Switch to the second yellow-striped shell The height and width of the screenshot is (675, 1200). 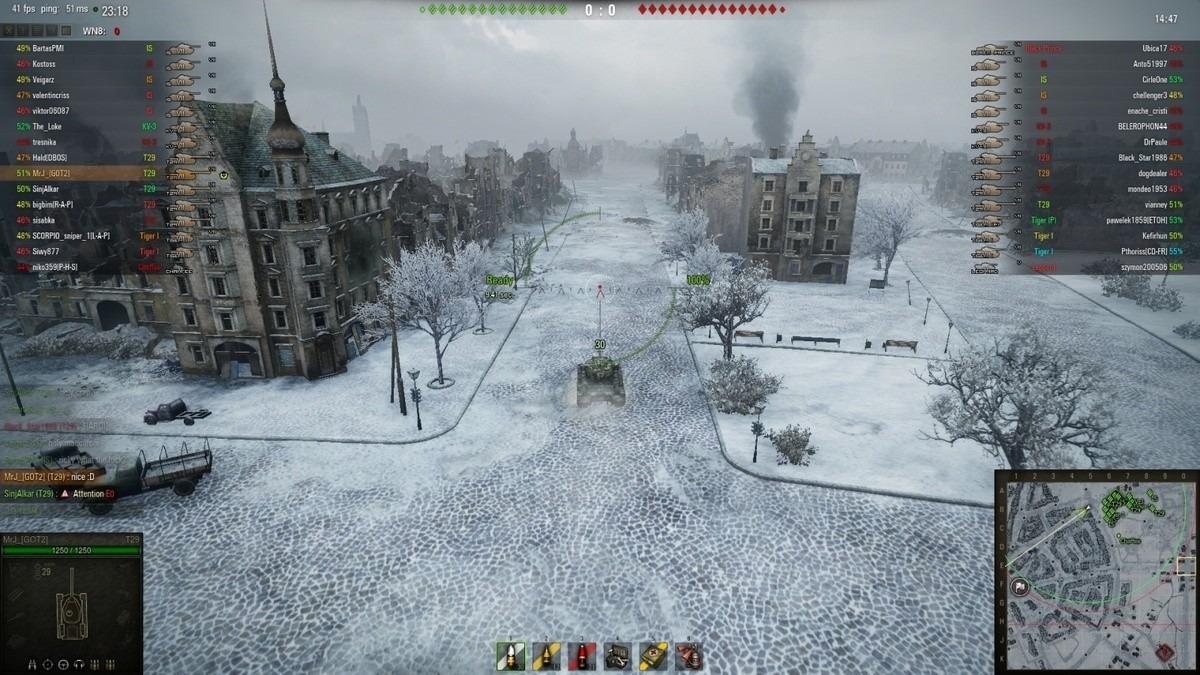546,656
